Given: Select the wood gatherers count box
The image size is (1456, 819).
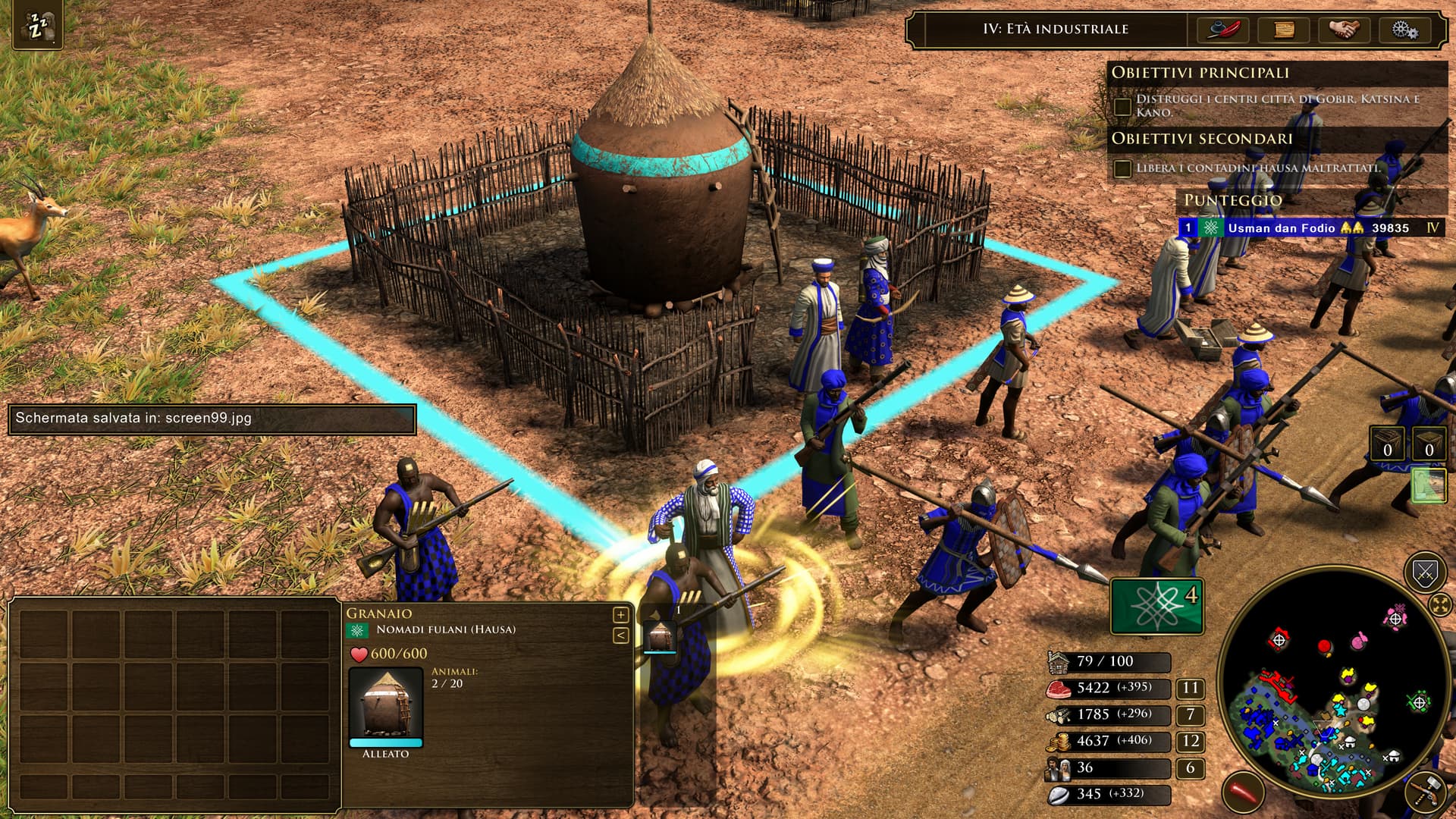Looking at the screenshot, I should coord(1190,714).
